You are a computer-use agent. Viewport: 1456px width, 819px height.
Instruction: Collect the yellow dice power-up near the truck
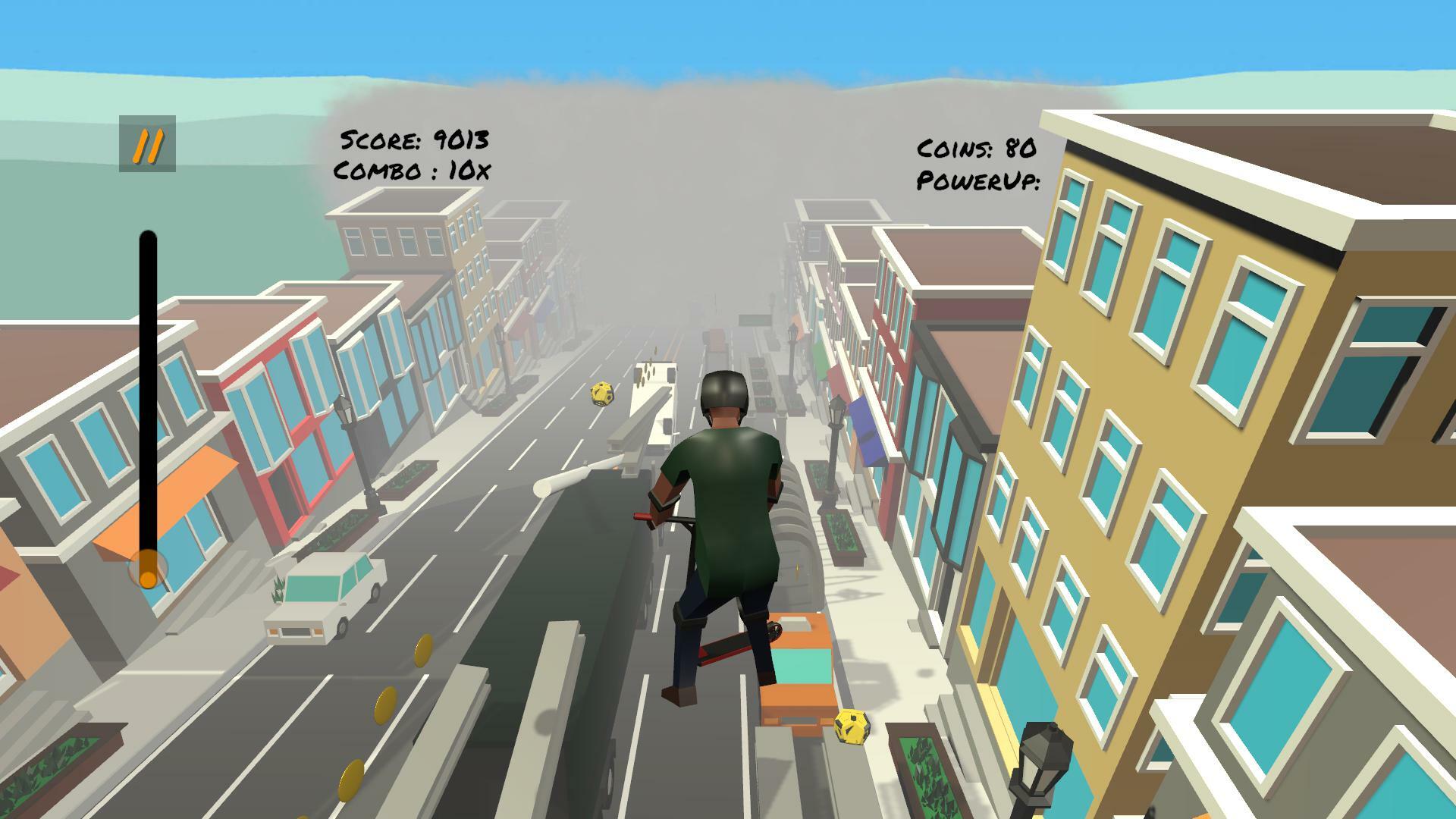click(600, 394)
